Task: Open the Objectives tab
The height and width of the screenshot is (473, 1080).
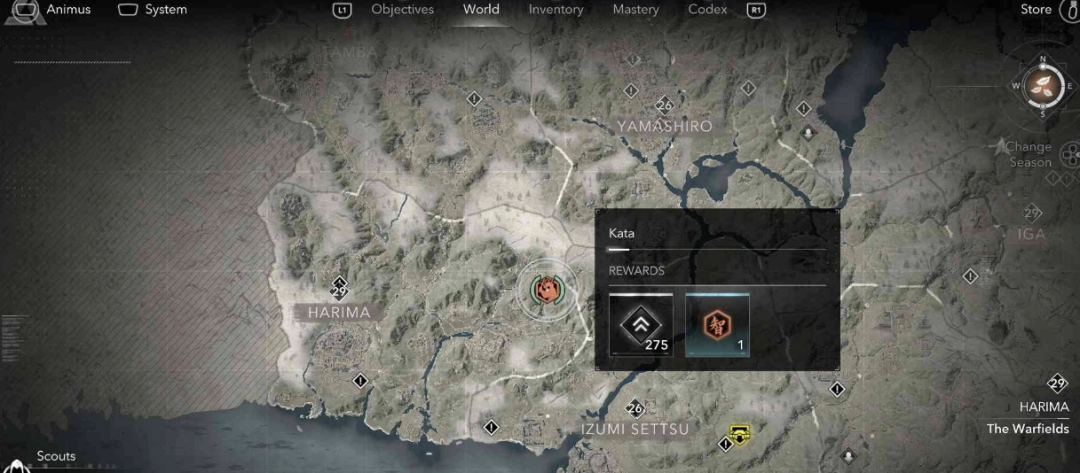Action: (402, 10)
